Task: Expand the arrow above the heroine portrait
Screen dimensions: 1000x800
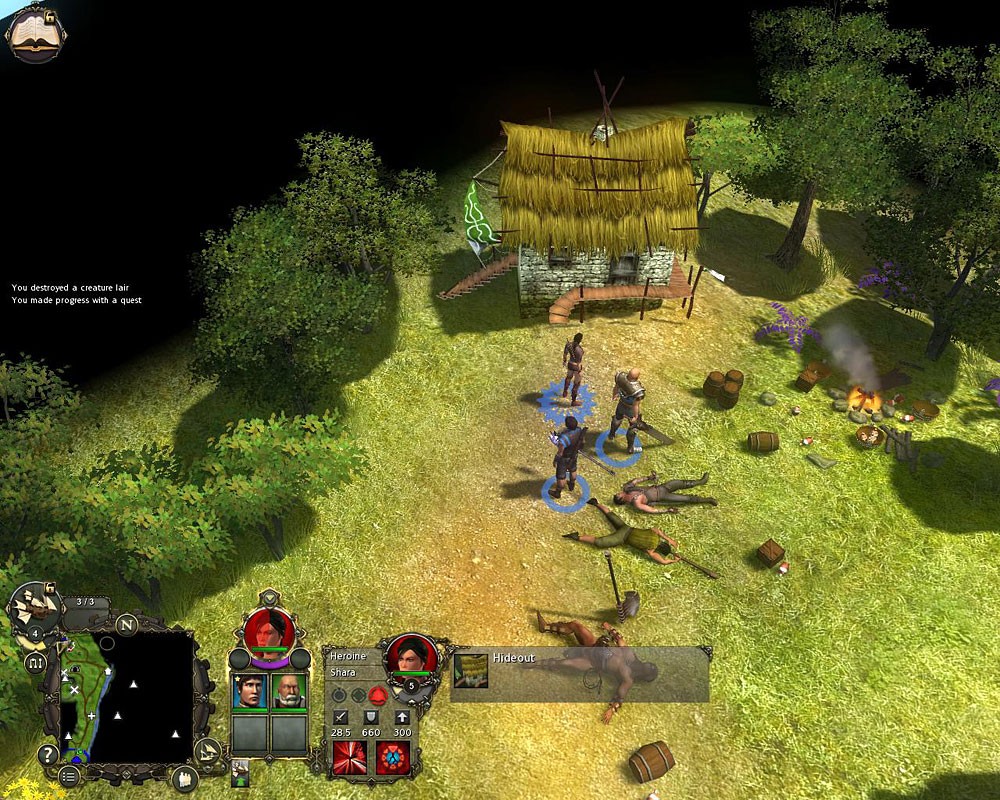Action: [x=269, y=598]
